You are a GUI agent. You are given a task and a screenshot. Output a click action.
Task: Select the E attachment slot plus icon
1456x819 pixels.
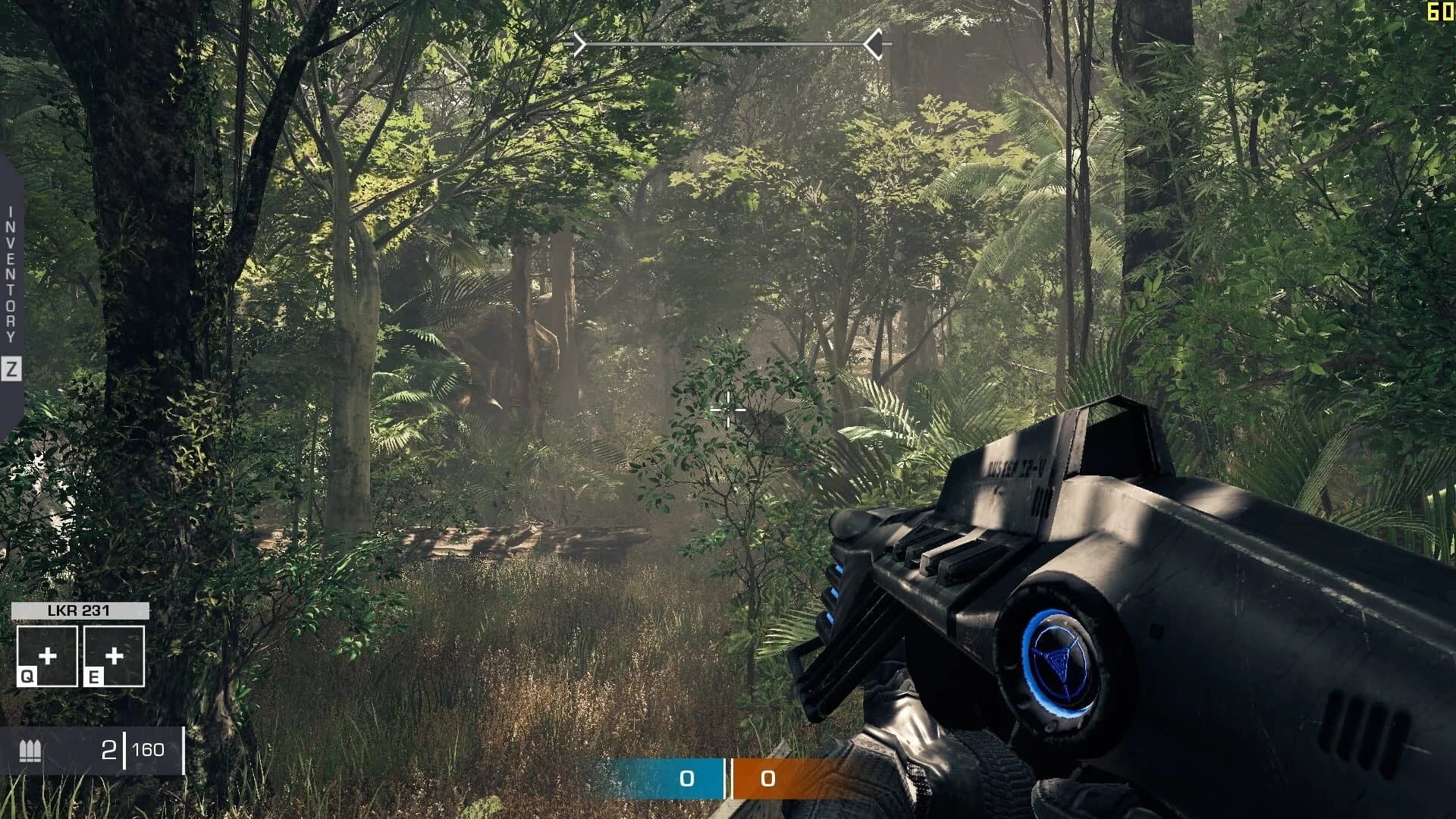point(115,655)
